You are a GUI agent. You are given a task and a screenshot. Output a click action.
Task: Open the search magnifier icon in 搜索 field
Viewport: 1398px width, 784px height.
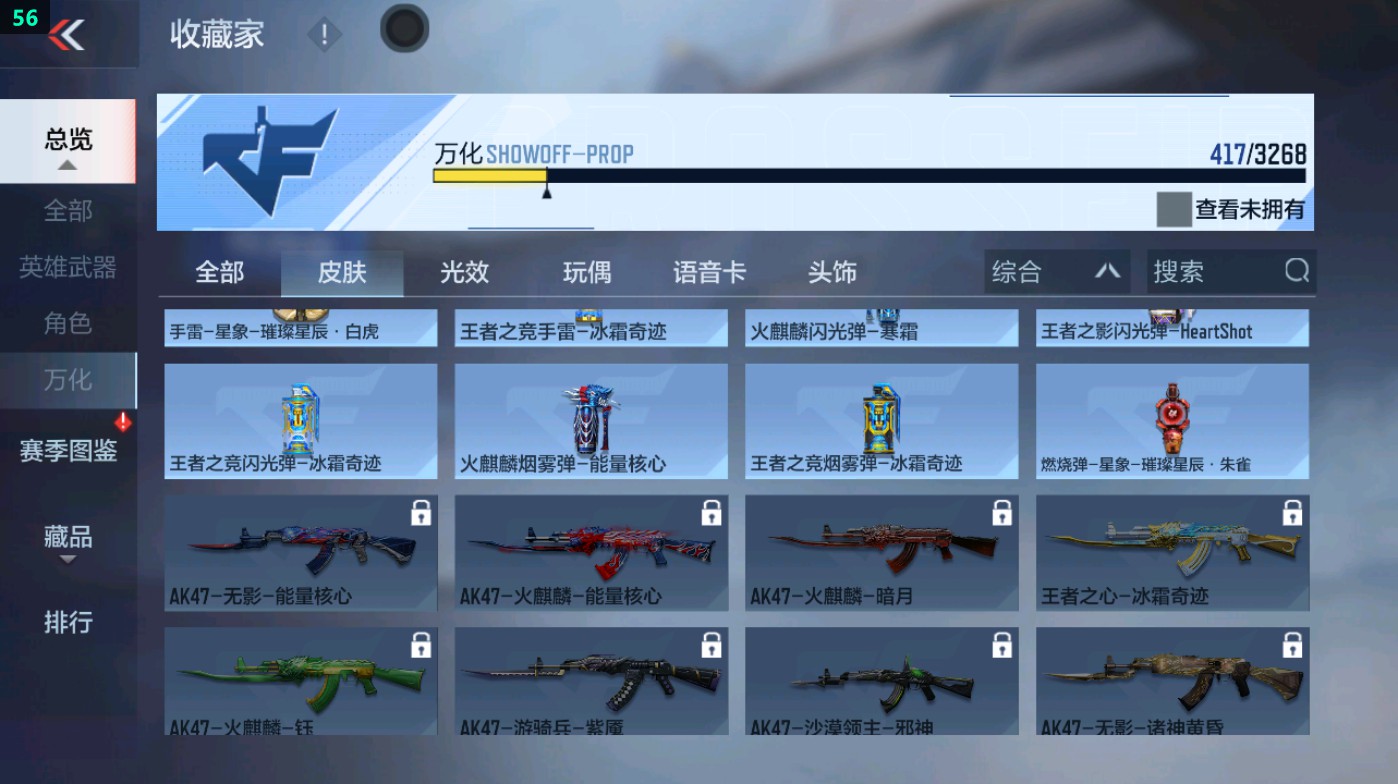tap(1296, 271)
